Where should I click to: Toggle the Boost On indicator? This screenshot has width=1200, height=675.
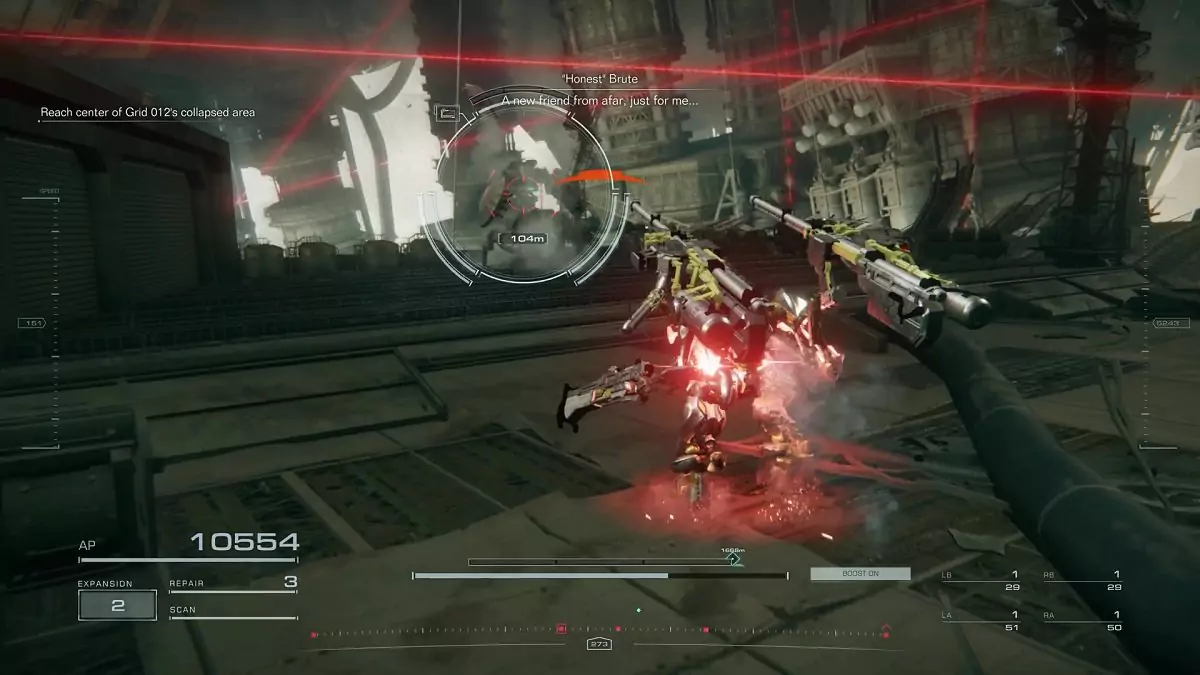tap(860, 574)
